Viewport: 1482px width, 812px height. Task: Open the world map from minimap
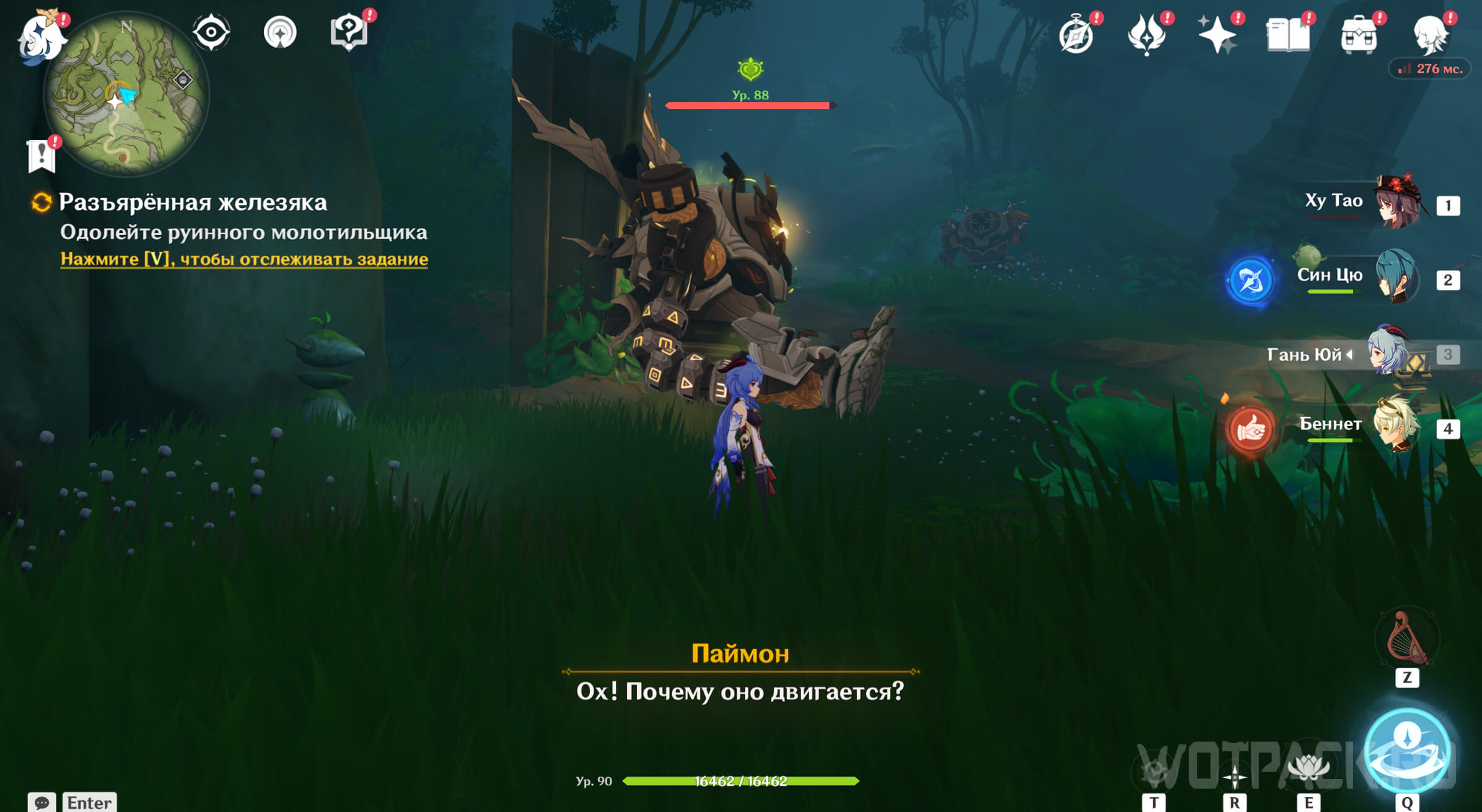click(126, 94)
